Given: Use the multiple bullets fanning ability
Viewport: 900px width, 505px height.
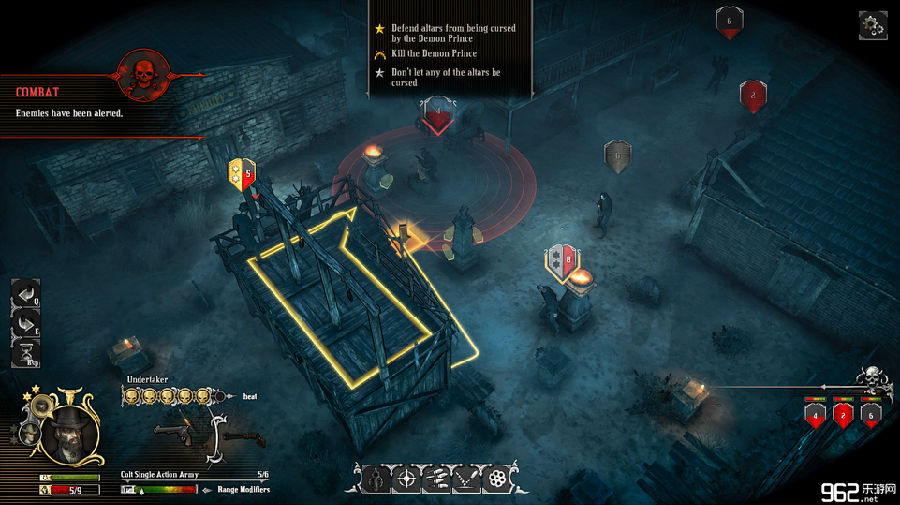Looking at the screenshot, I should pos(436,480).
